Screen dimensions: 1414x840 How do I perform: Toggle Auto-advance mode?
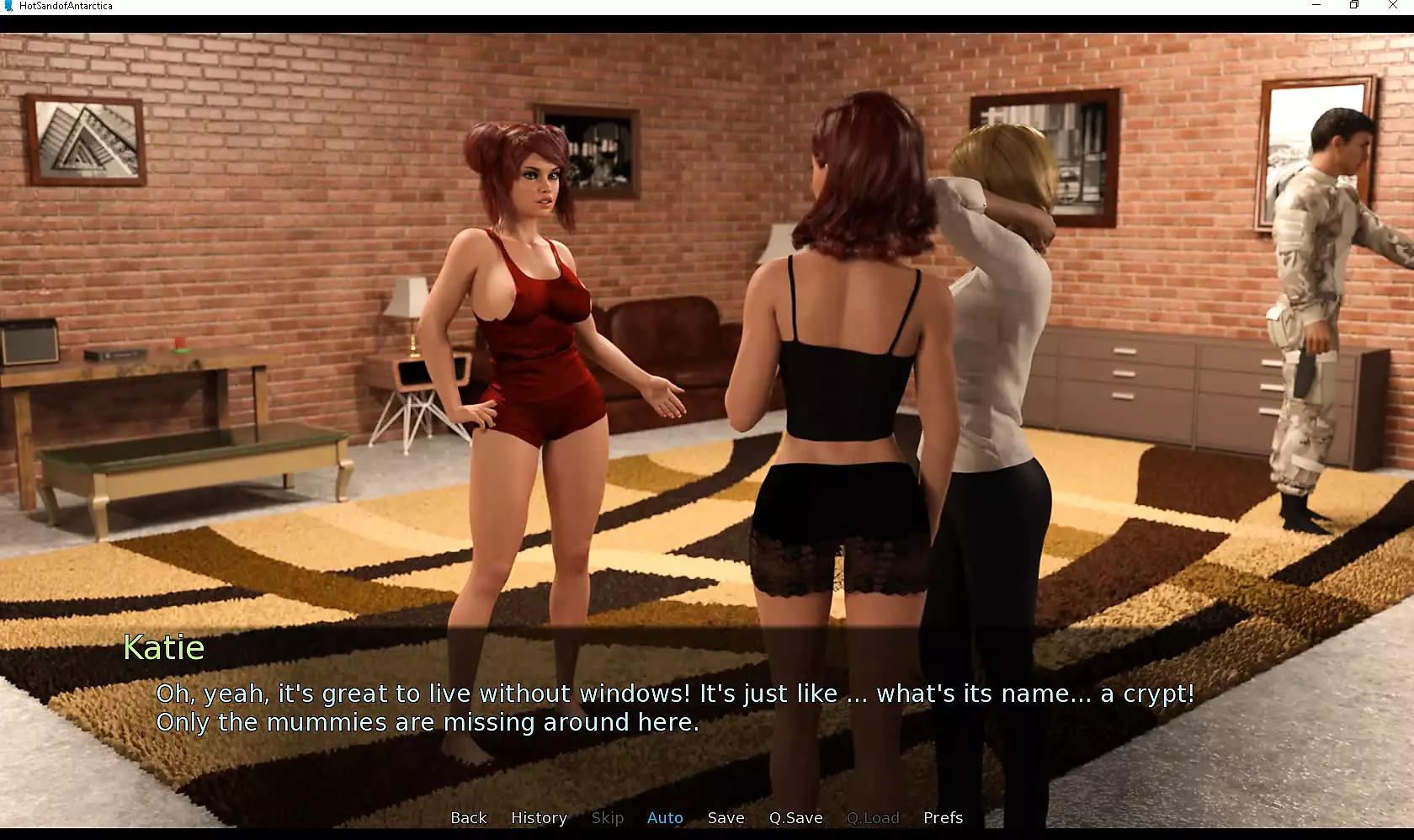665,817
